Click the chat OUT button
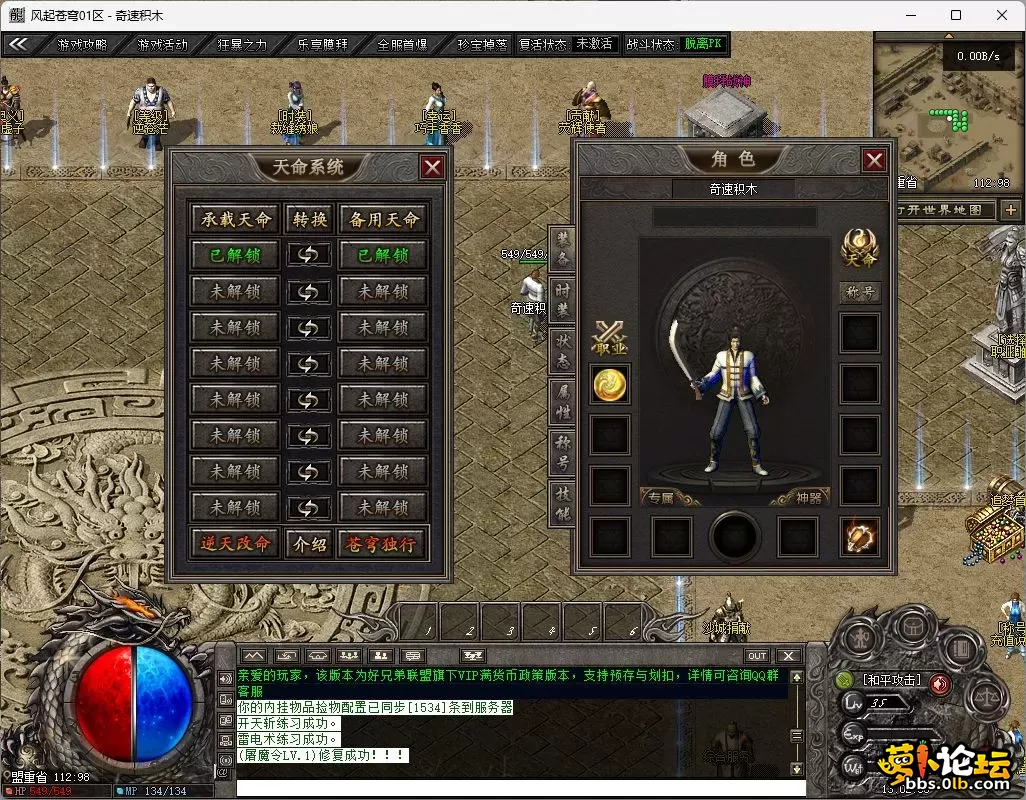 tap(757, 656)
